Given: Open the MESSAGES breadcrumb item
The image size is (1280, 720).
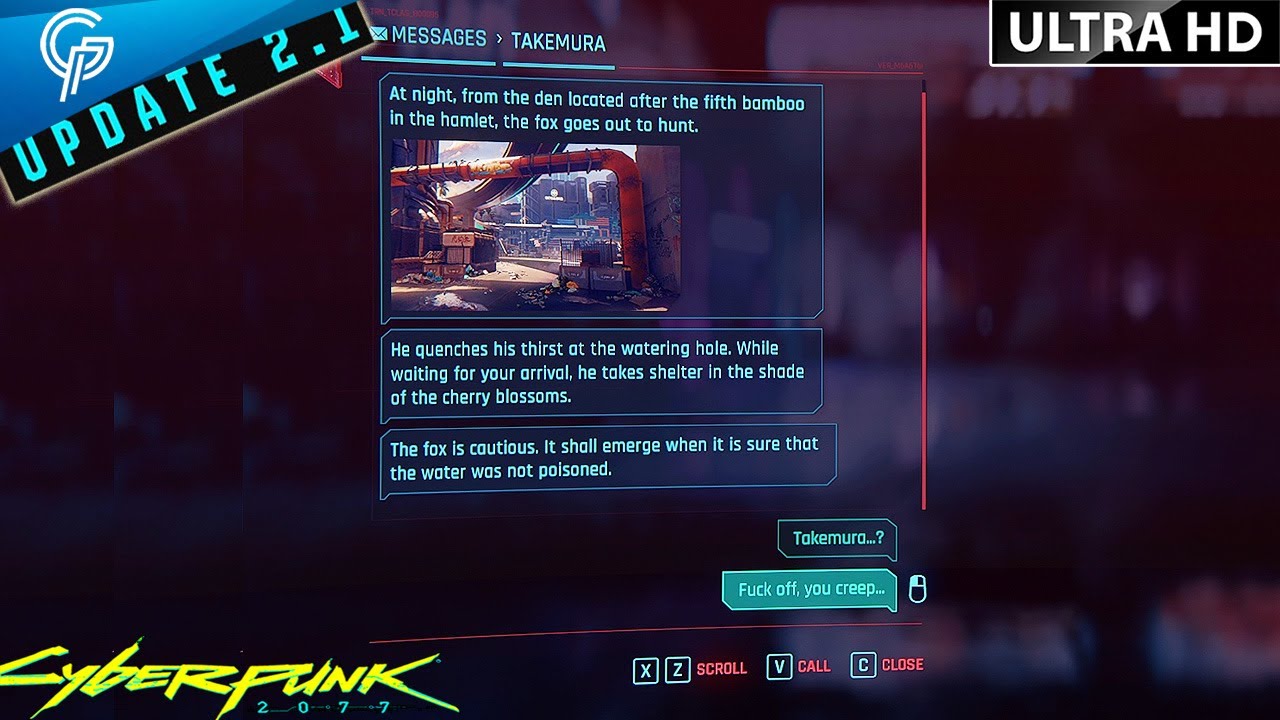Looking at the screenshot, I should [x=435, y=37].
